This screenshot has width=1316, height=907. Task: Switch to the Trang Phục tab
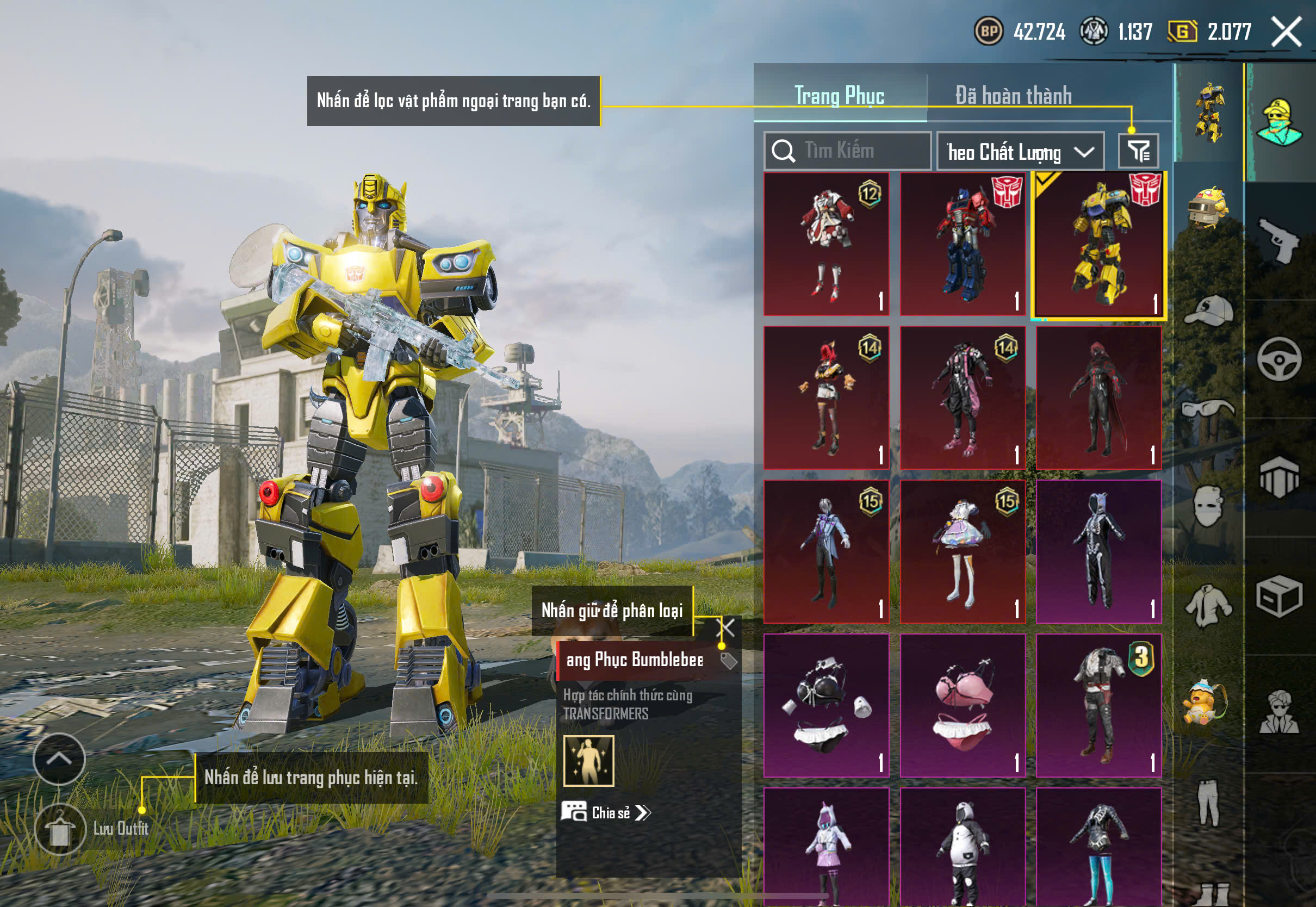coord(839,95)
